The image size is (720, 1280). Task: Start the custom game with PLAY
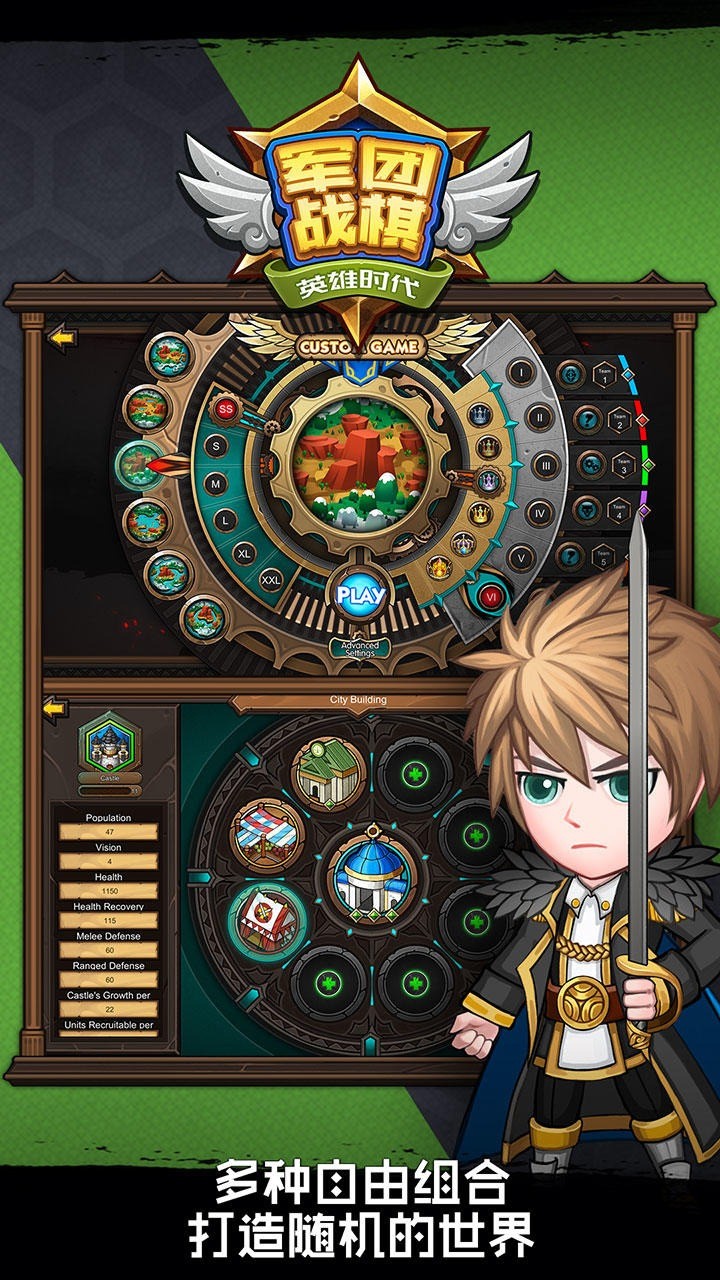(360, 595)
